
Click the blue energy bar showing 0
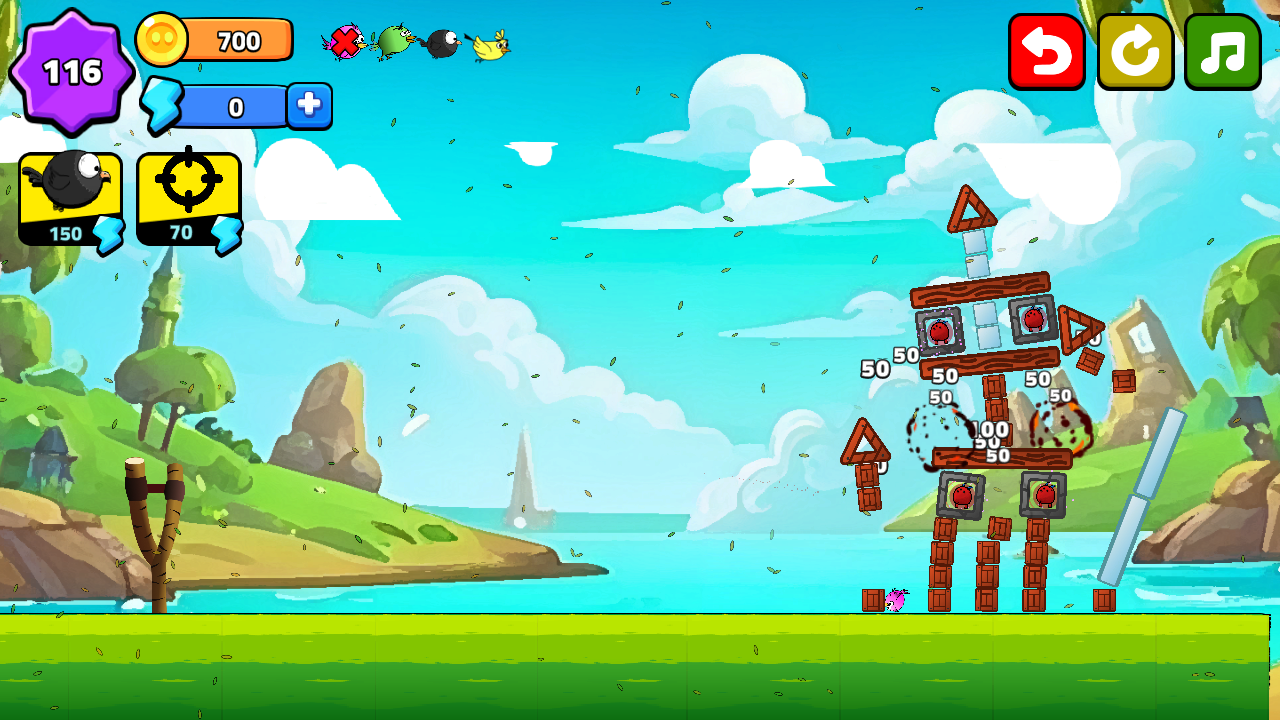pyautogui.click(x=237, y=103)
